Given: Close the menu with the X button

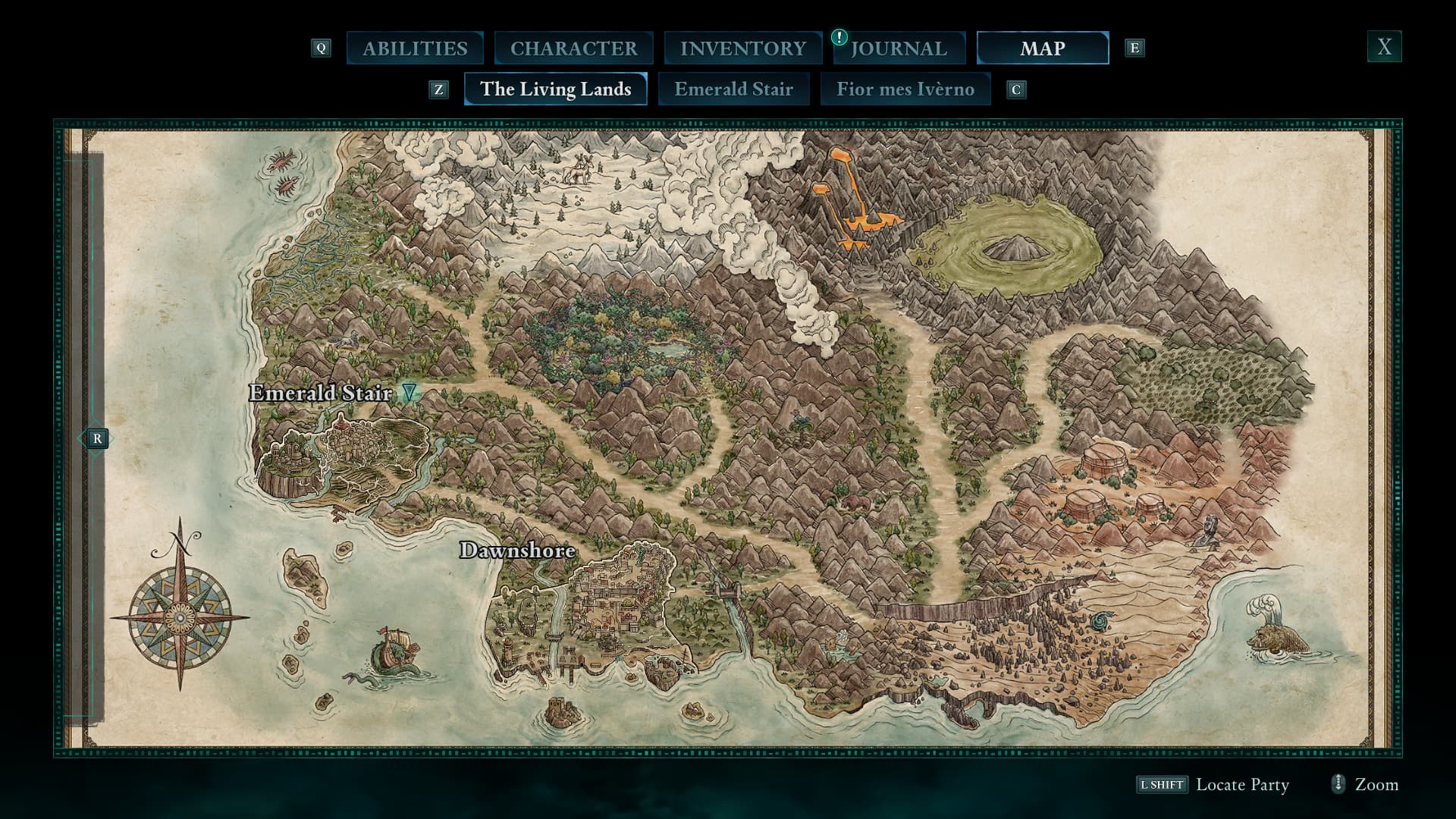Looking at the screenshot, I should pos(1384,47).
